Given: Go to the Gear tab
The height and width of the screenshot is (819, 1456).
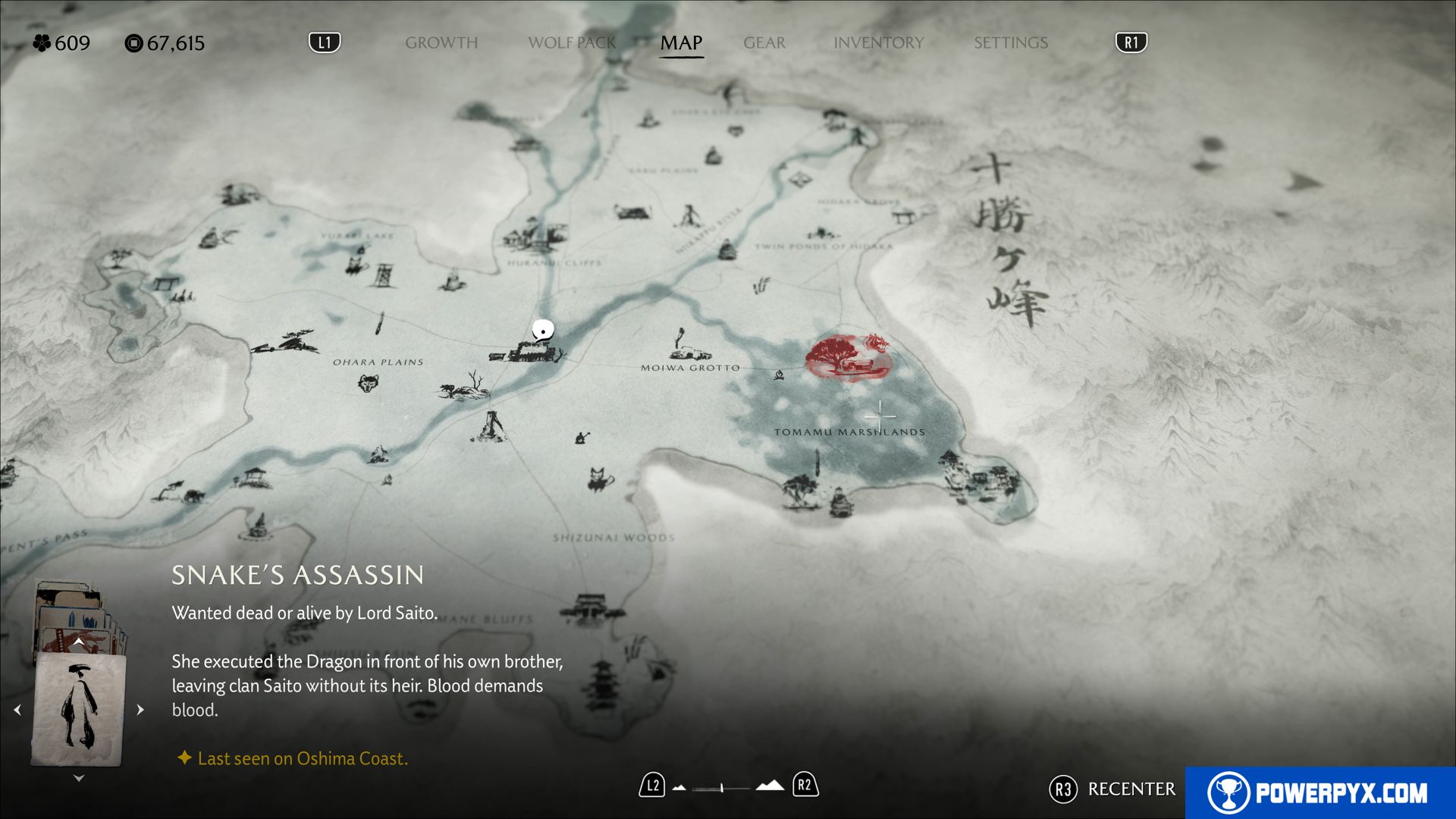Looking at the screenshot, I should (x=764, y=43).
